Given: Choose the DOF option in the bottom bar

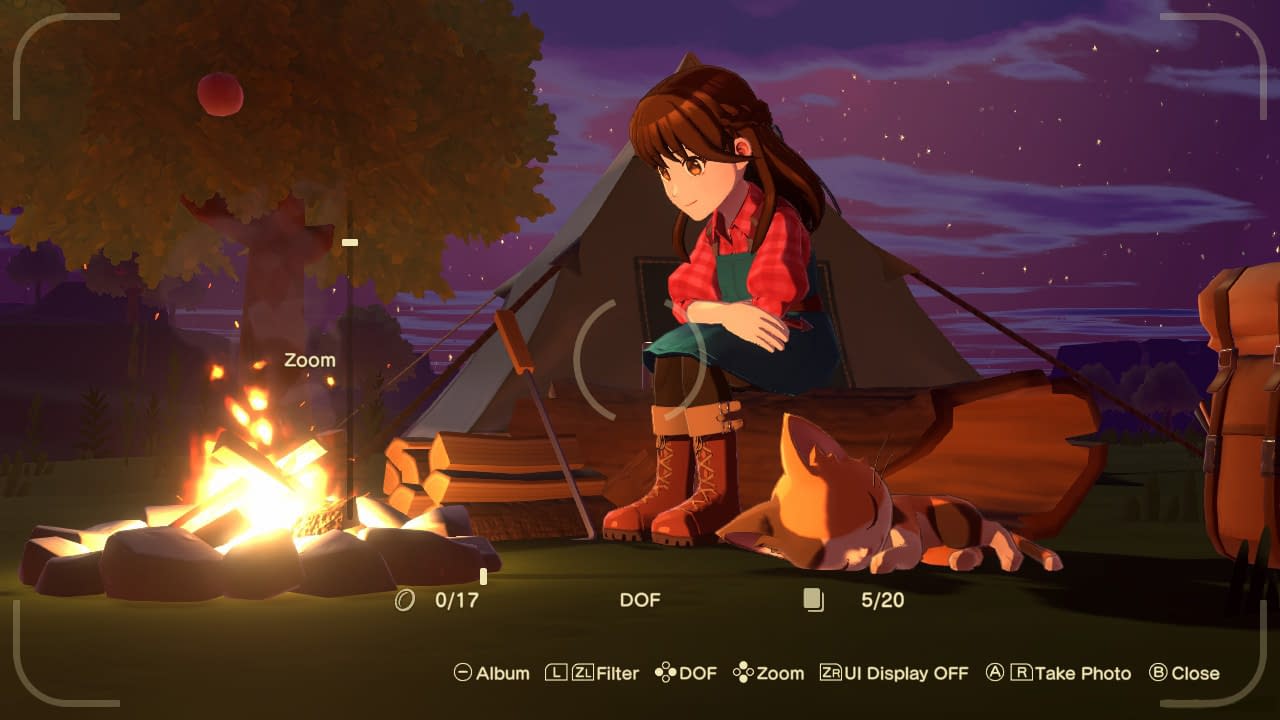Looking at the screenshot, I should (x=686, y=673).
